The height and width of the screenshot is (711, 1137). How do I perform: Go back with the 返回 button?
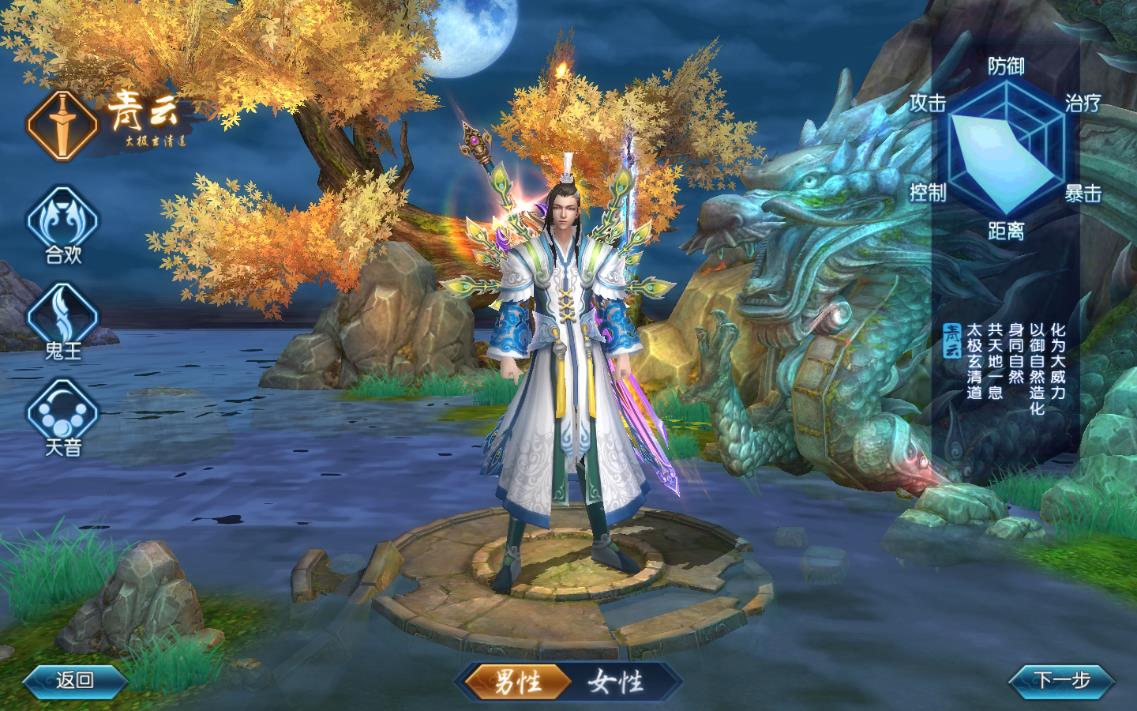(75, 681)
